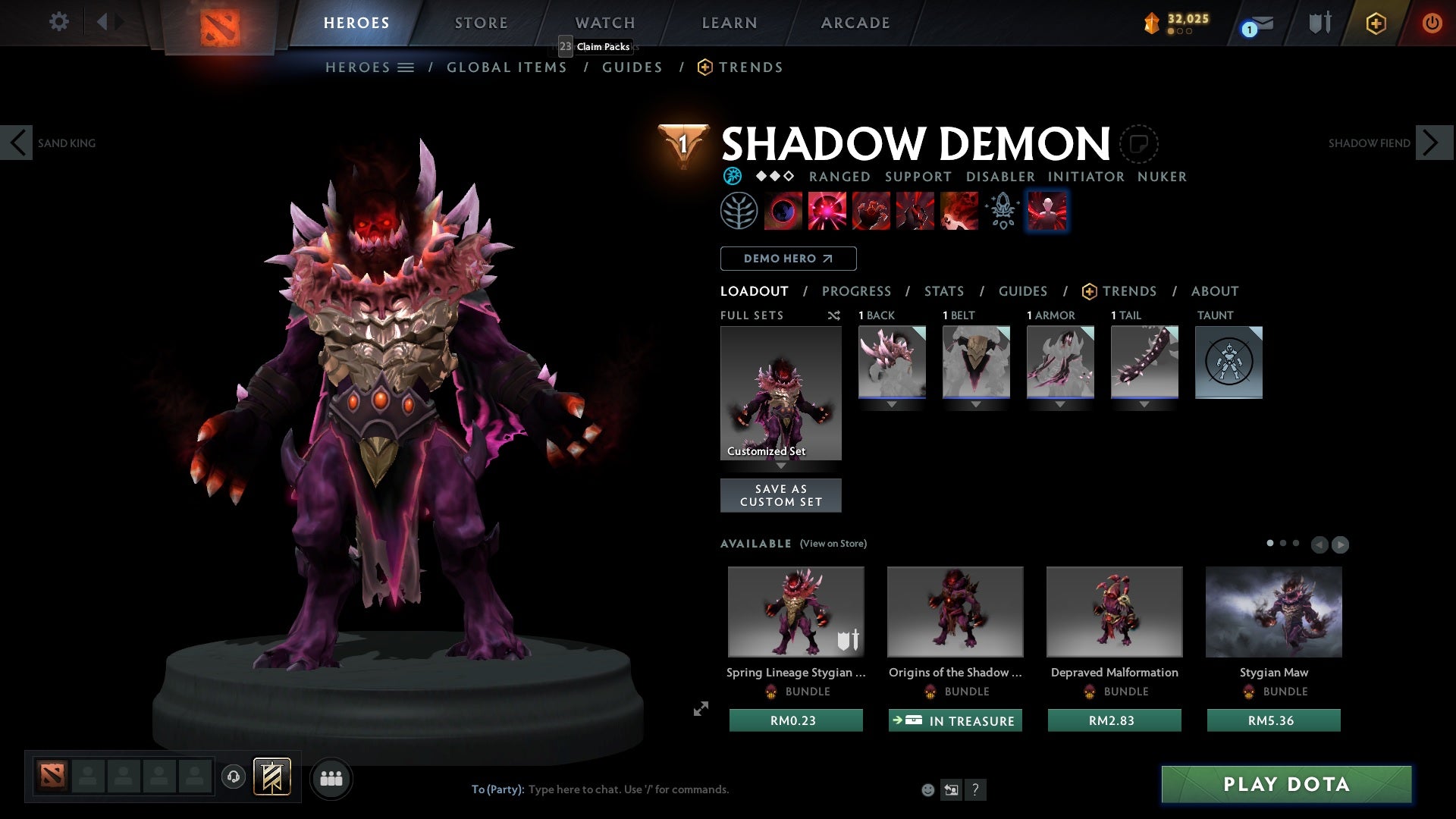Viewport: 1456px width, 819px height.
Task: Click the shuffle icon next to Full Sets
Action: pos(834,315)
